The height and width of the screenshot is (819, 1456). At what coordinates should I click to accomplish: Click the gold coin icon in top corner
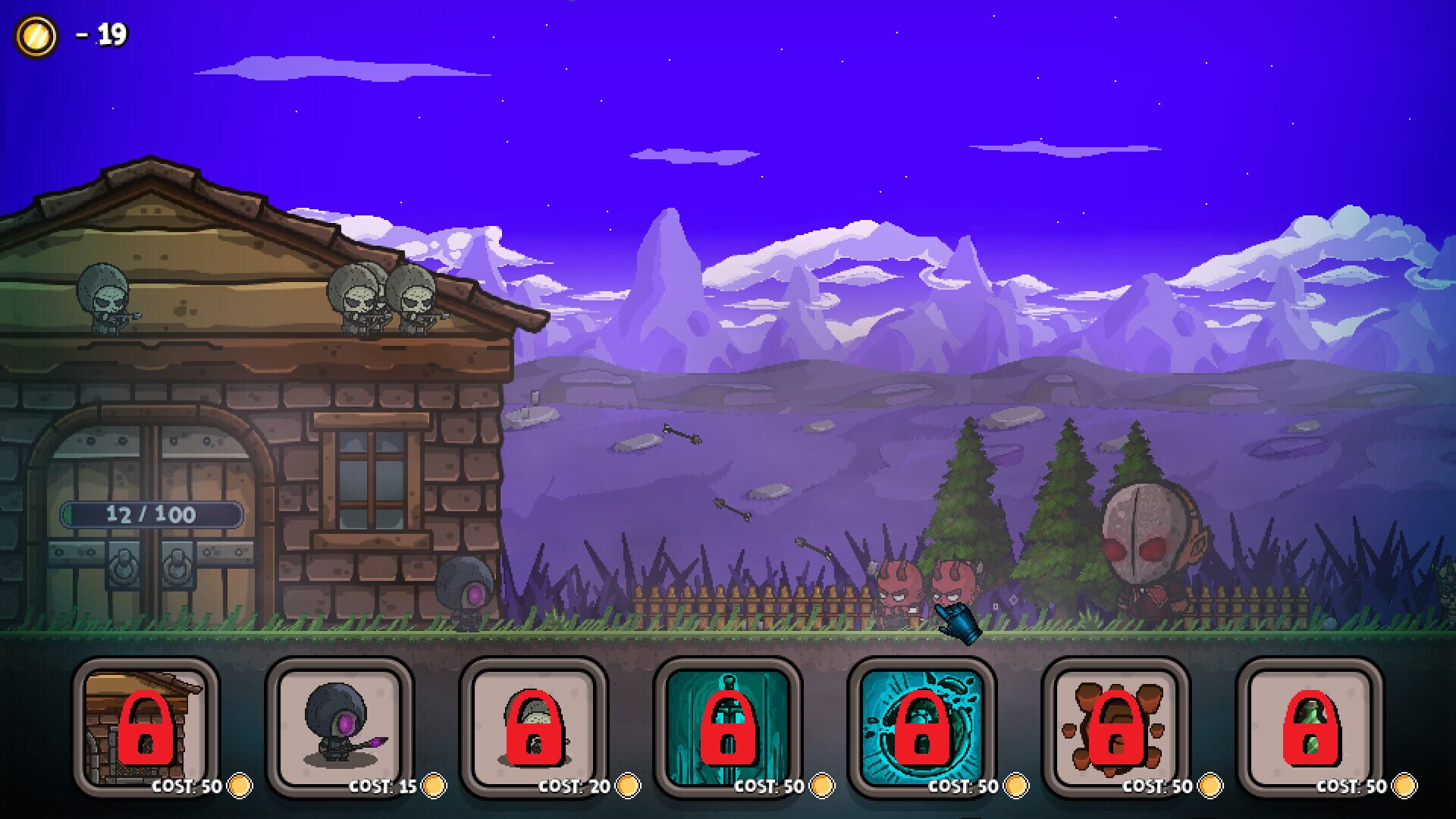37,33
